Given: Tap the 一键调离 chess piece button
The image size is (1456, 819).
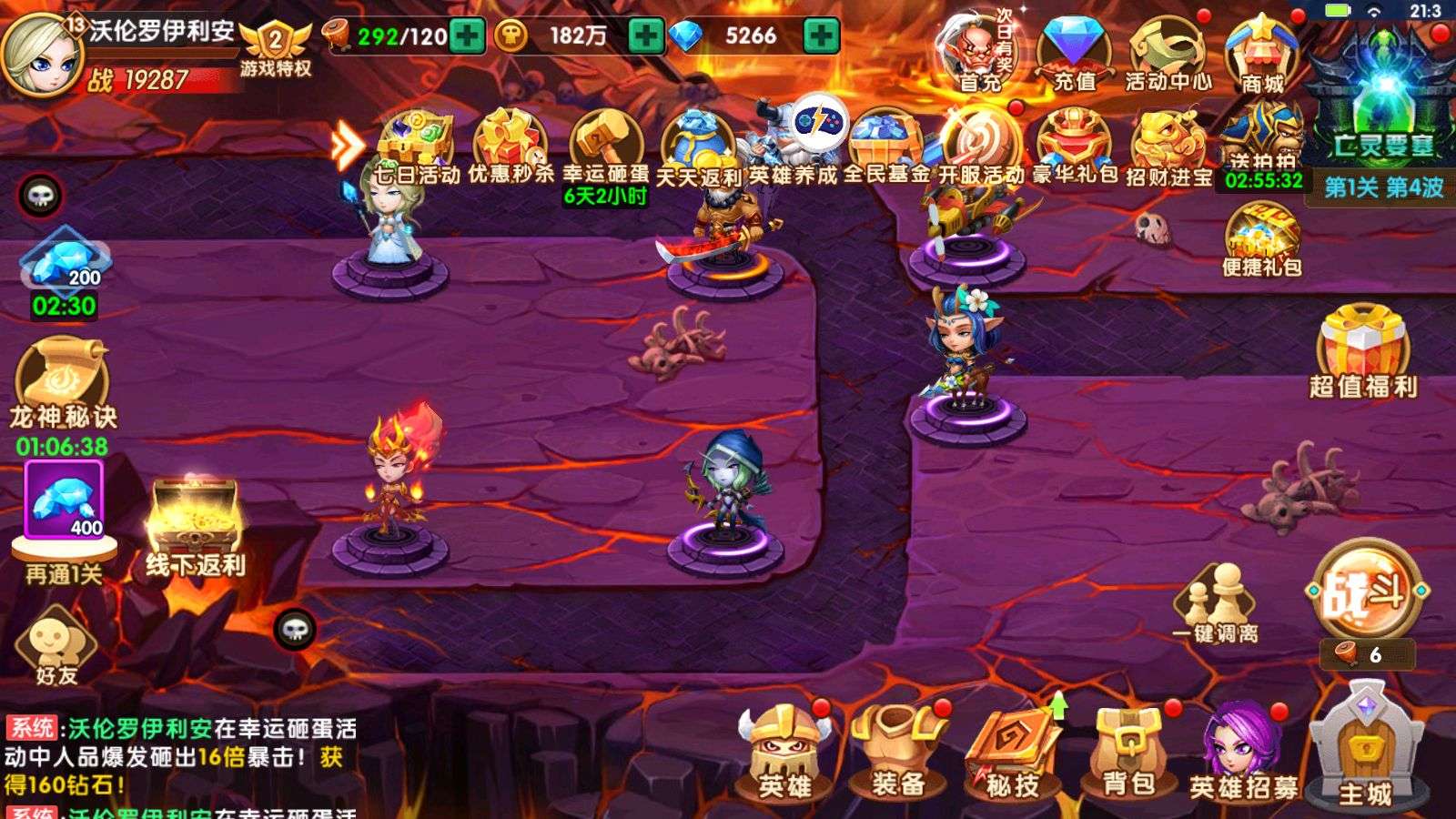Looking at the screenshot, I should pos(1216,603).
